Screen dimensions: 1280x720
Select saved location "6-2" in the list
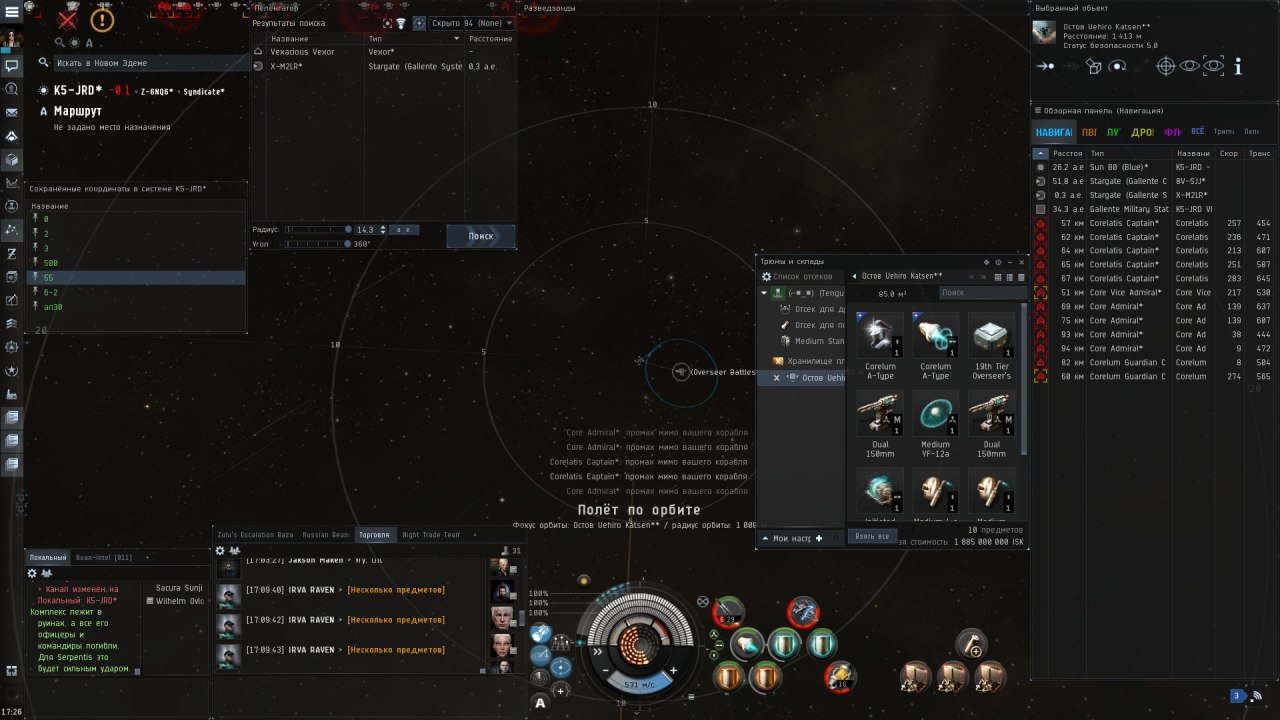tap(51, 292)
